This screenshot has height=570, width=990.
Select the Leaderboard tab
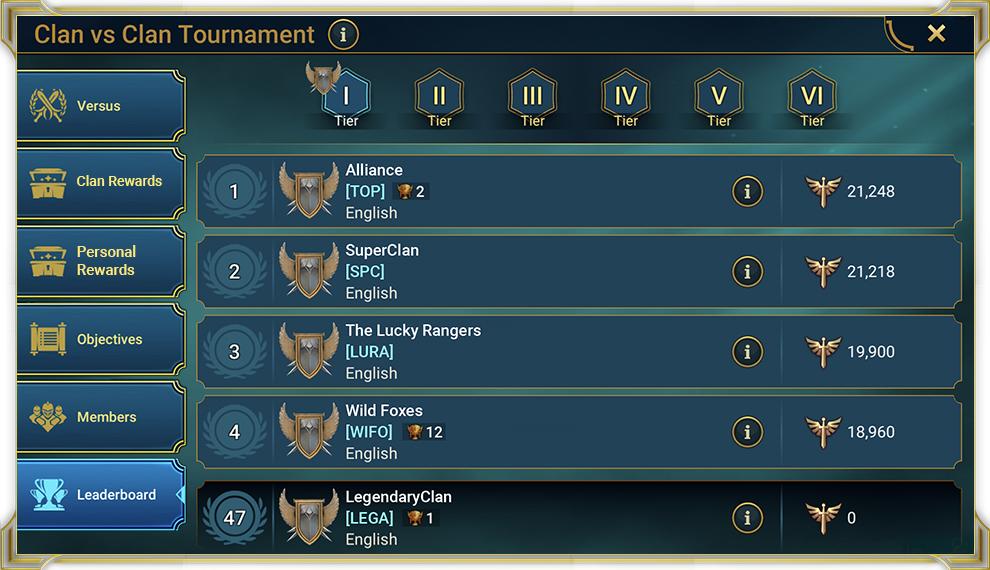[100, 495]
